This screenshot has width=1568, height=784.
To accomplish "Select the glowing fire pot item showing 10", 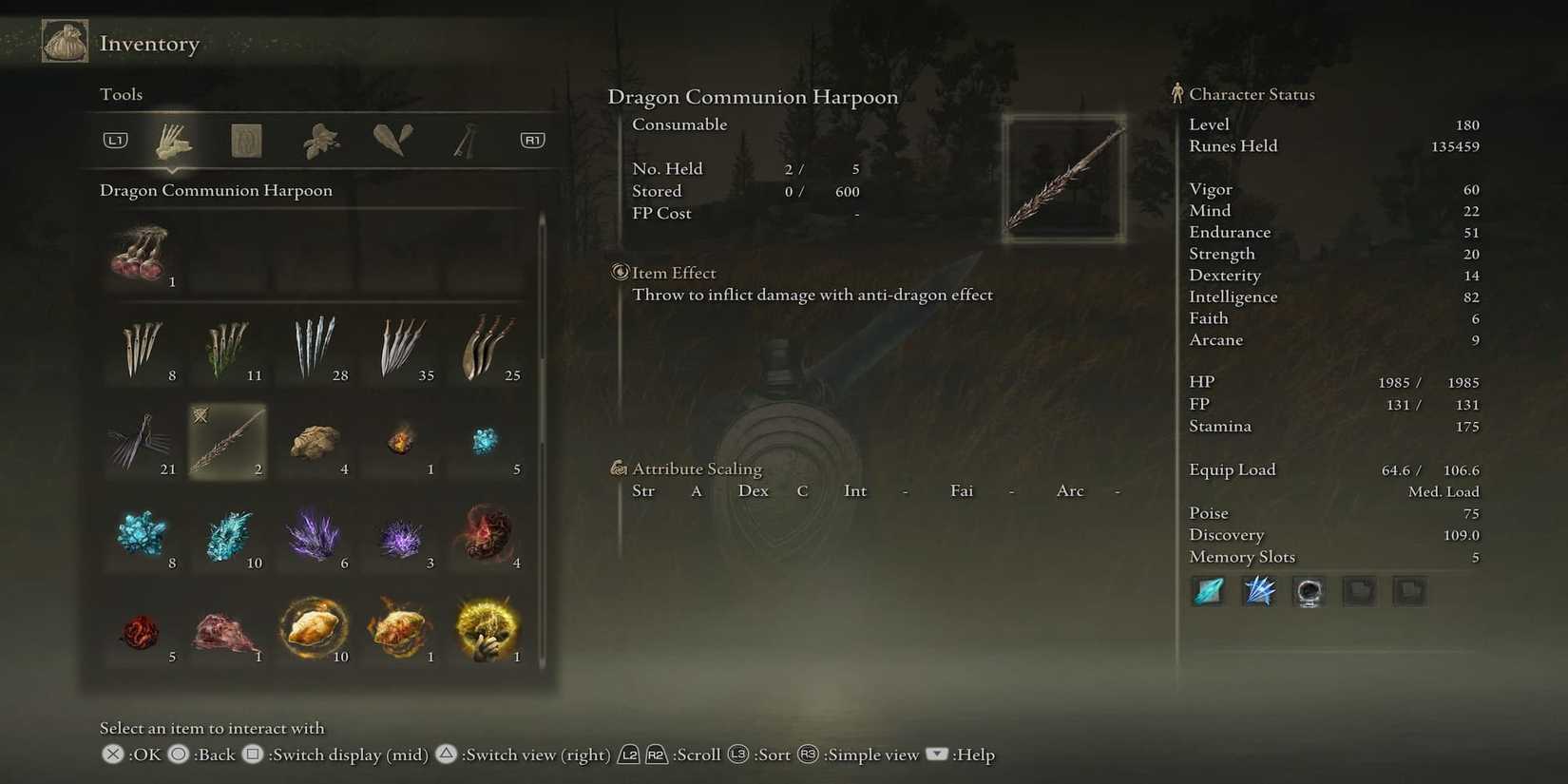I will (314, 625).
